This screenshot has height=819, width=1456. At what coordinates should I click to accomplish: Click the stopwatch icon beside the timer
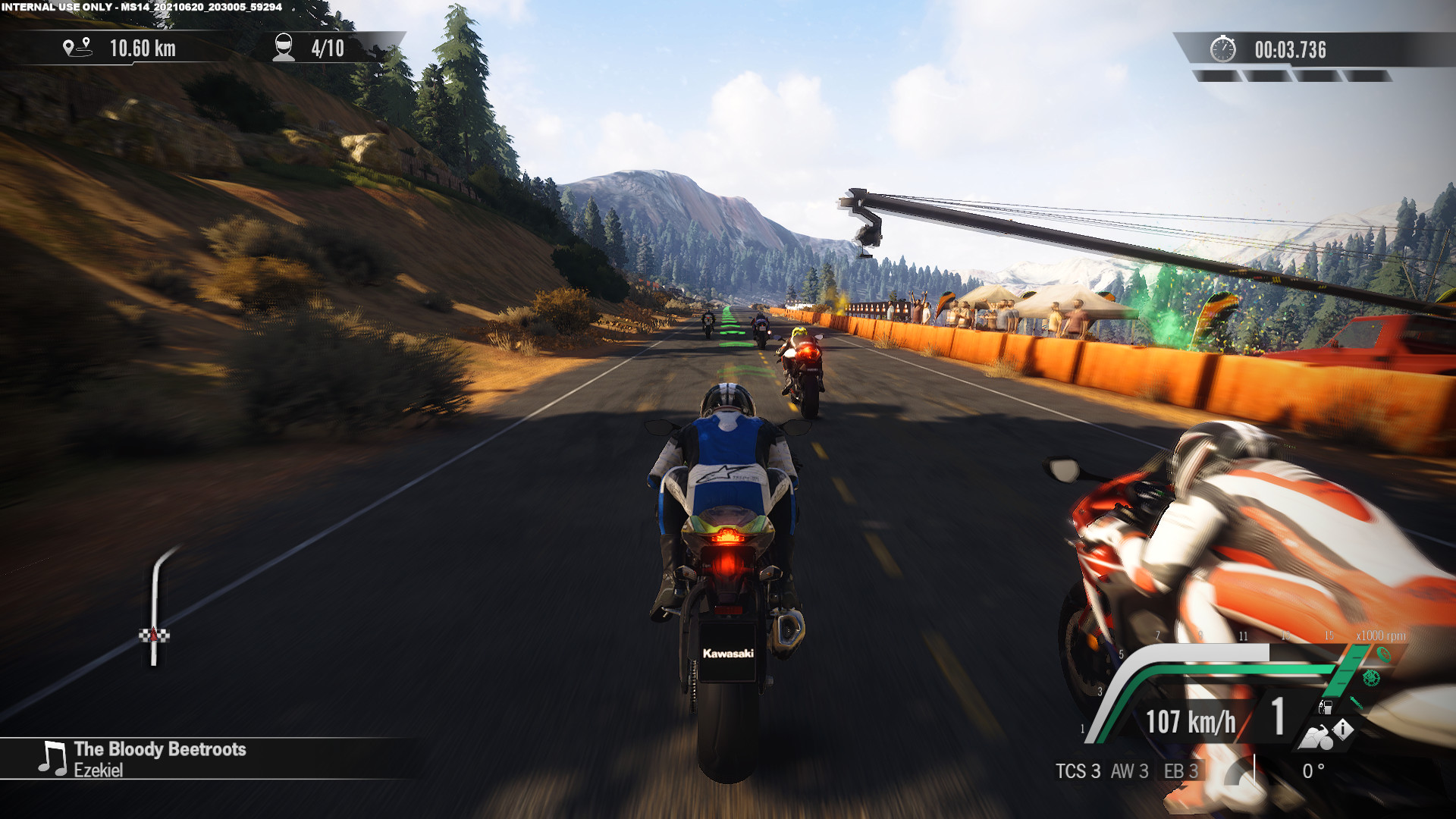pos(1222,49)
